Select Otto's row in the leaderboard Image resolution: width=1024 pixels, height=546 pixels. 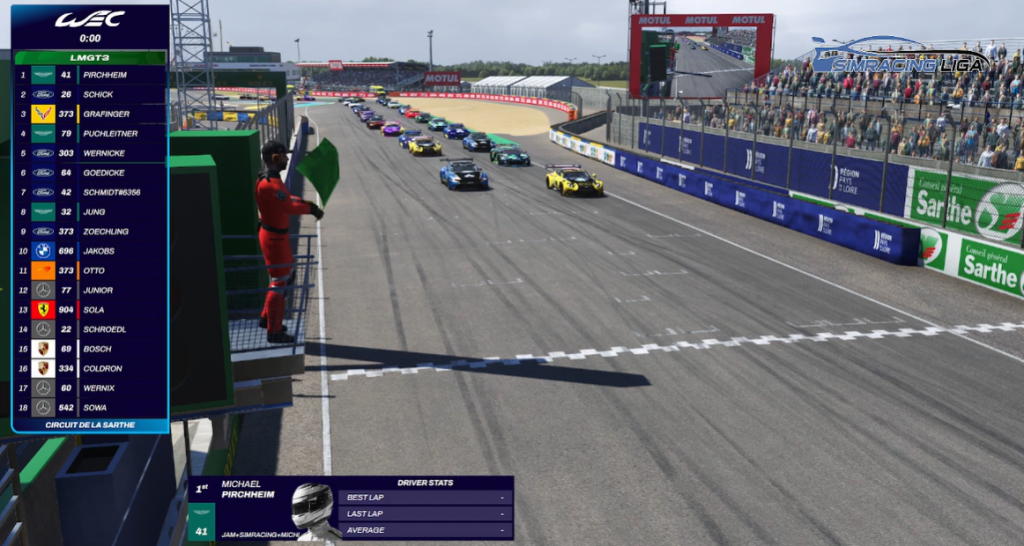[x=90, y=270]
